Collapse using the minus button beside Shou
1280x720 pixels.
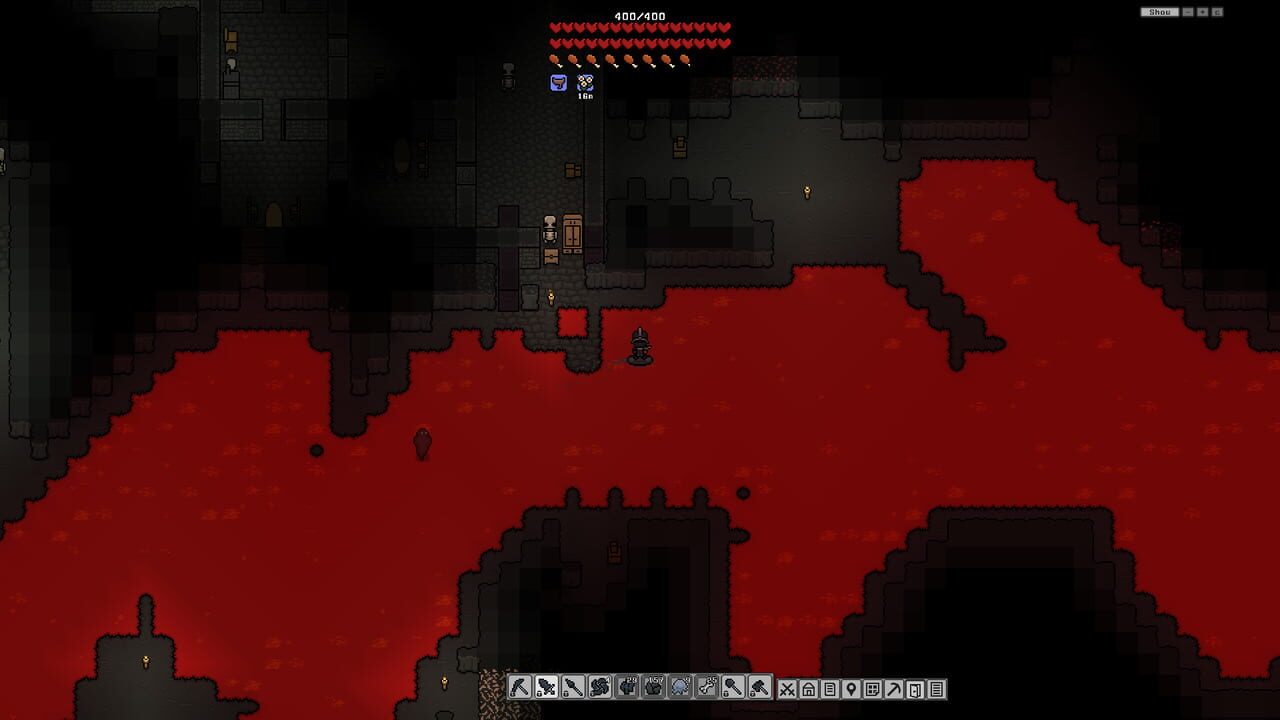1188,11
